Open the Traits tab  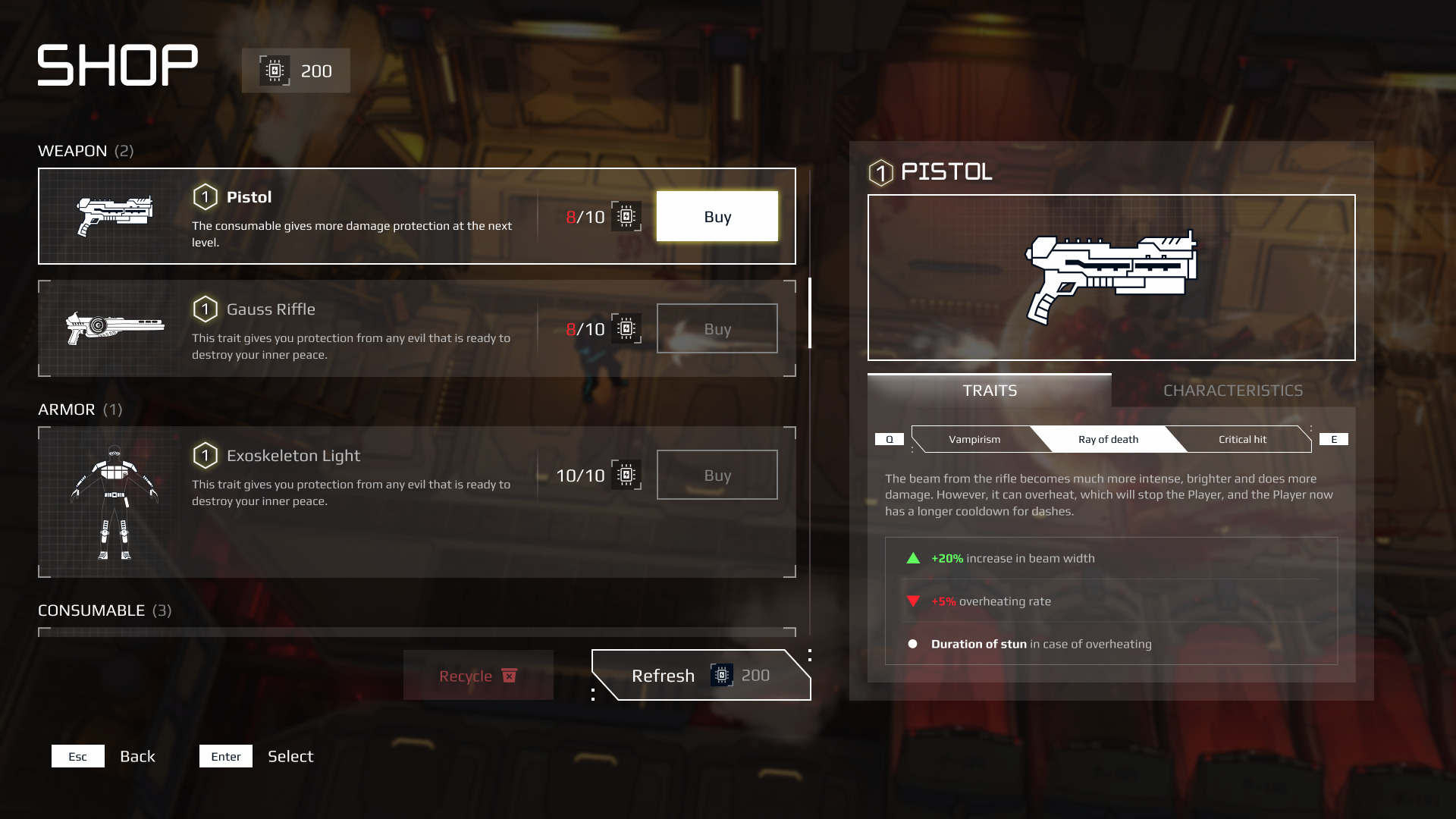(990, 391)
